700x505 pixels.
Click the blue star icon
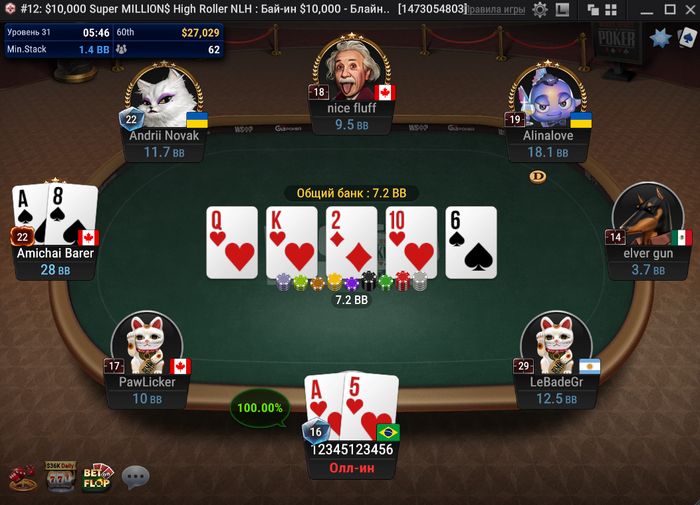coord(660,39)
